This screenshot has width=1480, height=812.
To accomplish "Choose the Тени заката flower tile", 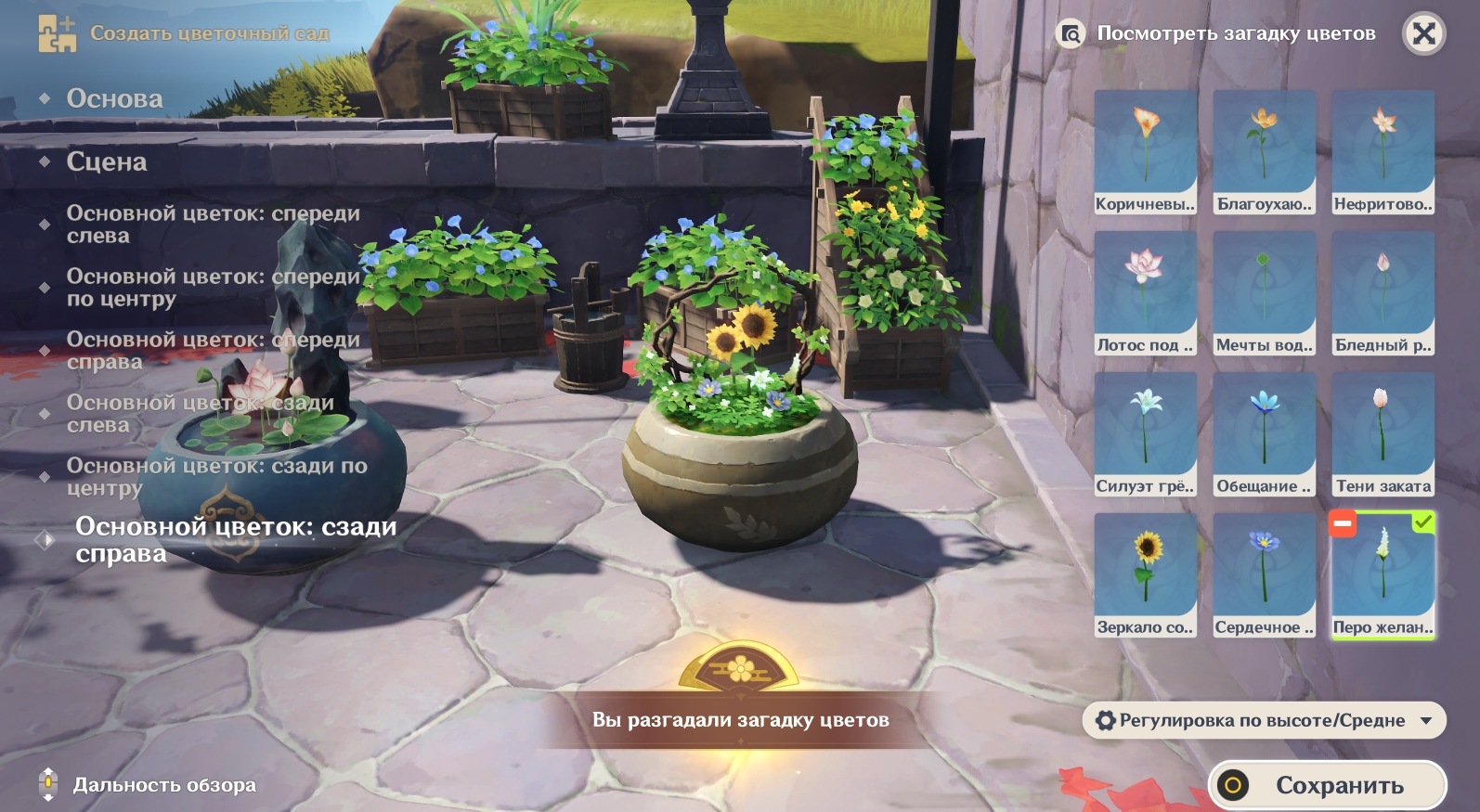I will point(1383,434).
